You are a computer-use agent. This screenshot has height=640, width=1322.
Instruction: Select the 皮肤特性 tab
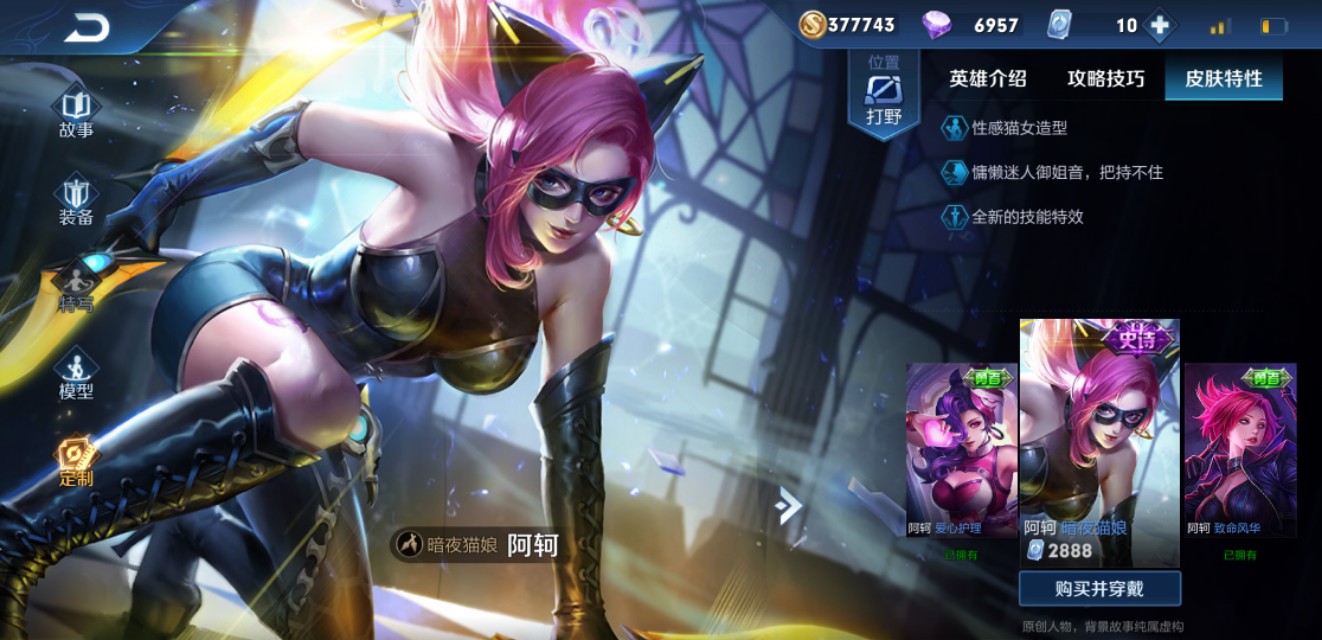click(x=1224, y=79)
